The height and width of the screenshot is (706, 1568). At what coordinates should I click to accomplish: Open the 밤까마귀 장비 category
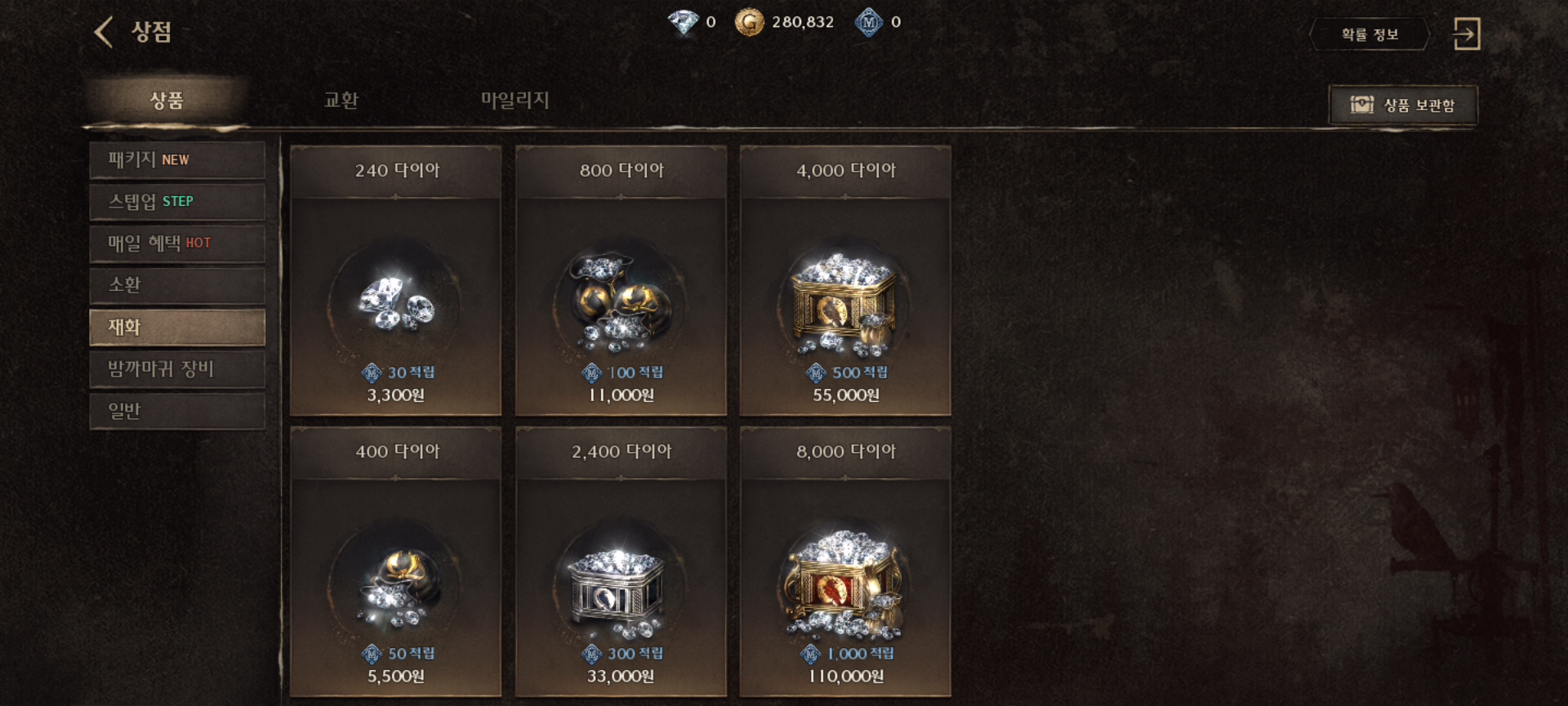click(x=177, y=369)
